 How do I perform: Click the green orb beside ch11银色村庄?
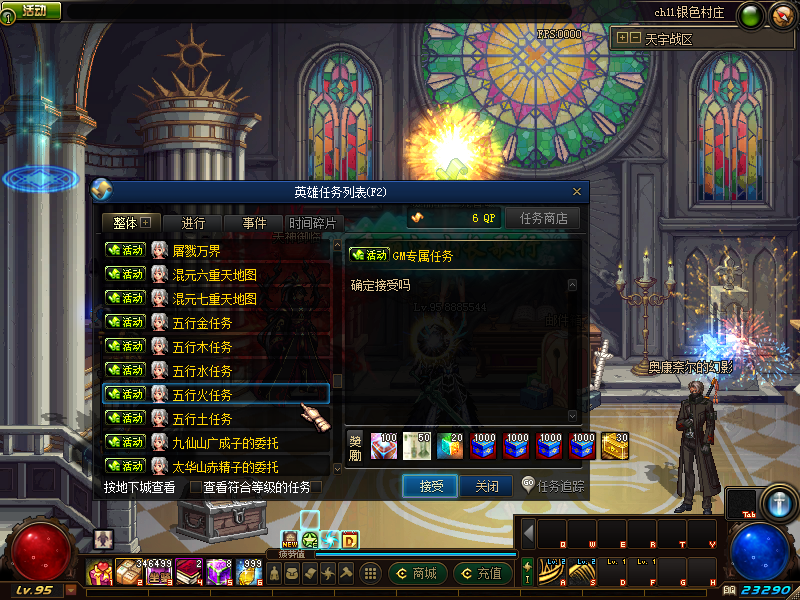tap(748, 14)
